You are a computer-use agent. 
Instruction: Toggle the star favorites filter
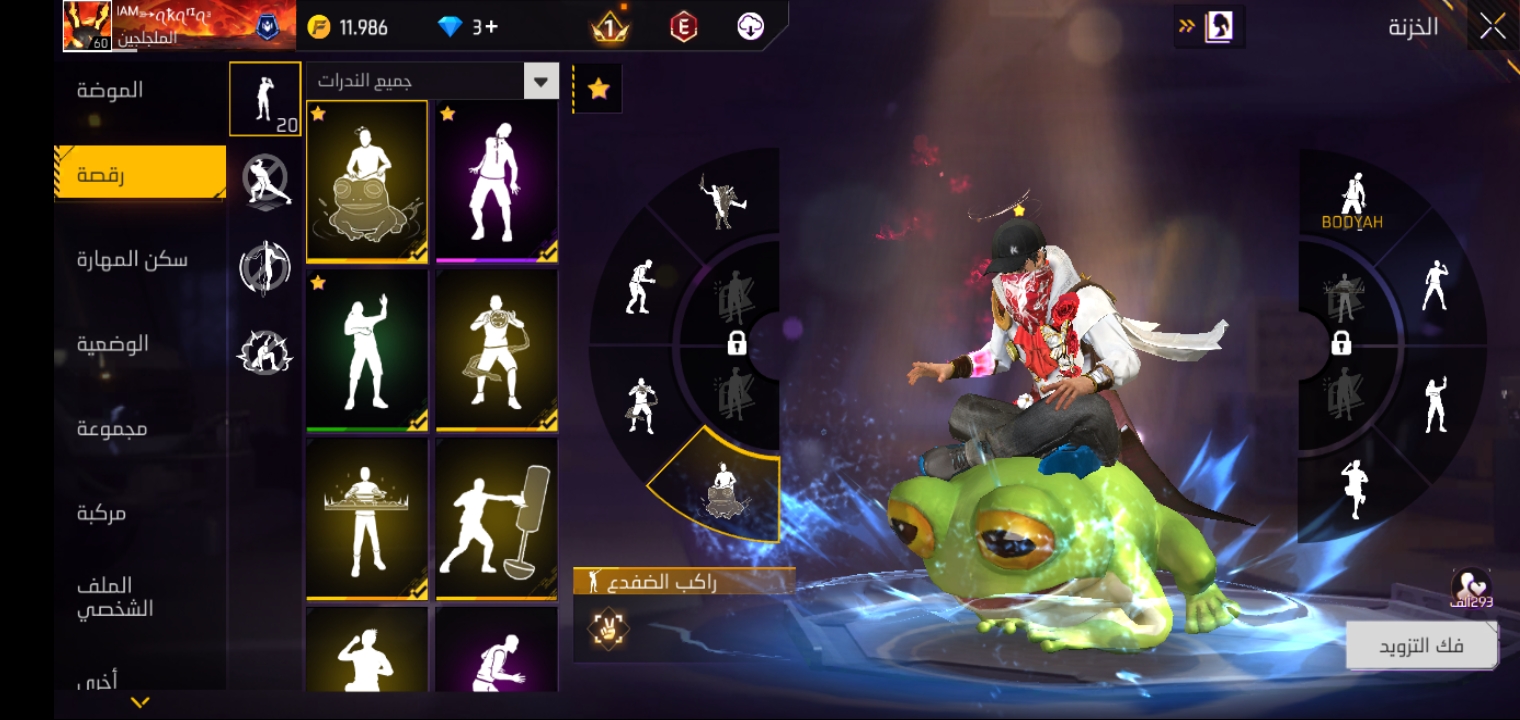click(x=598, y=89)
